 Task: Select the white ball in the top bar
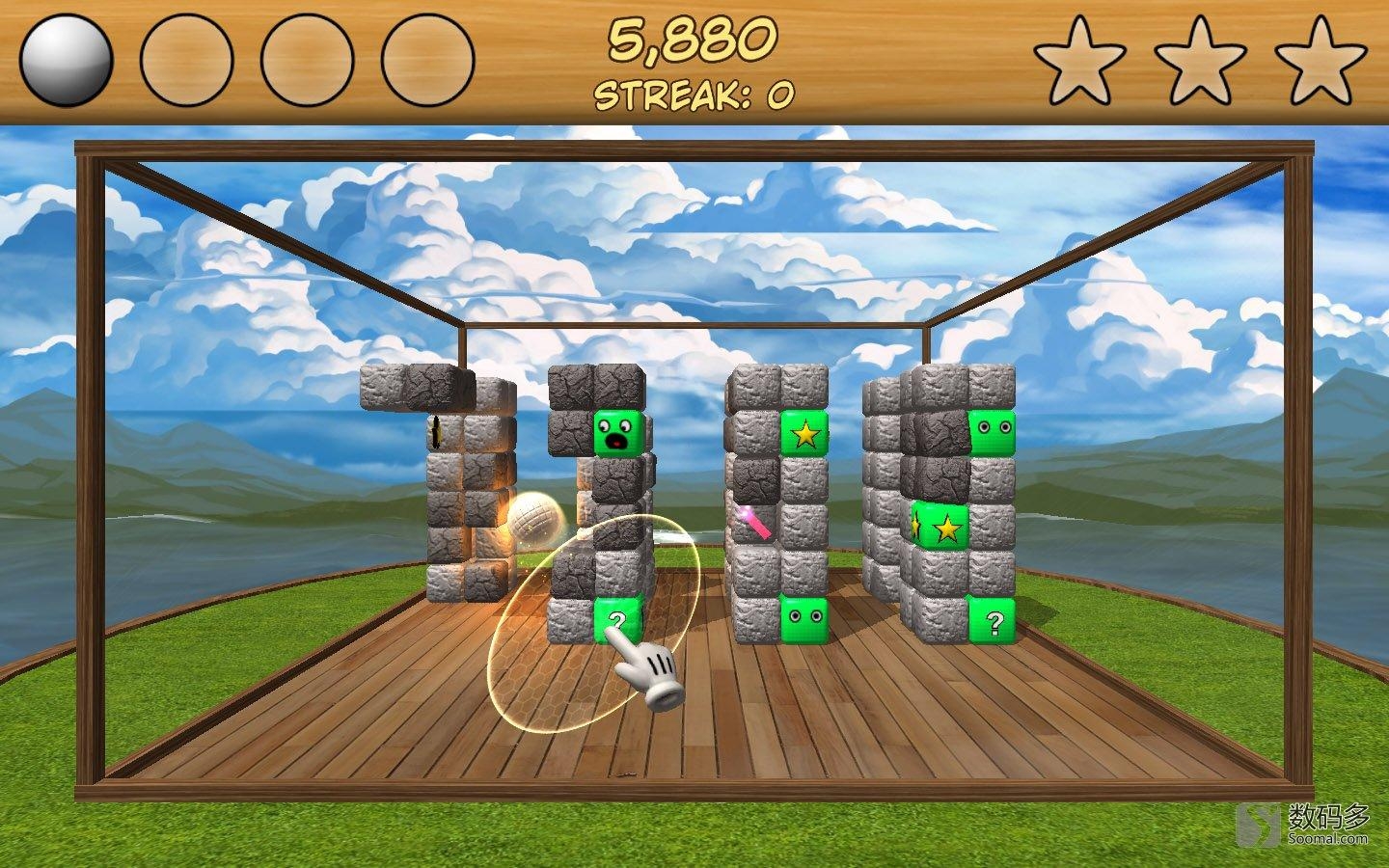click(x=66, y=60)
